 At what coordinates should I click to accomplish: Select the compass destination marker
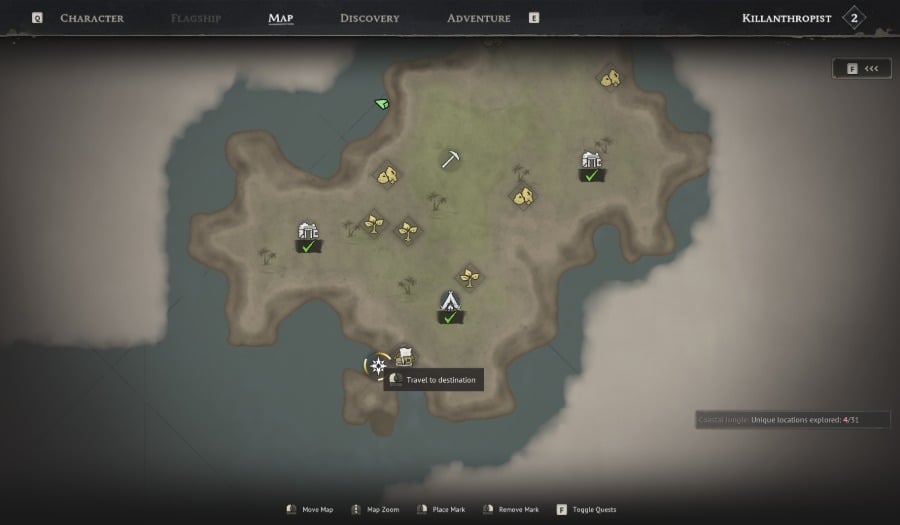(378, 366)
